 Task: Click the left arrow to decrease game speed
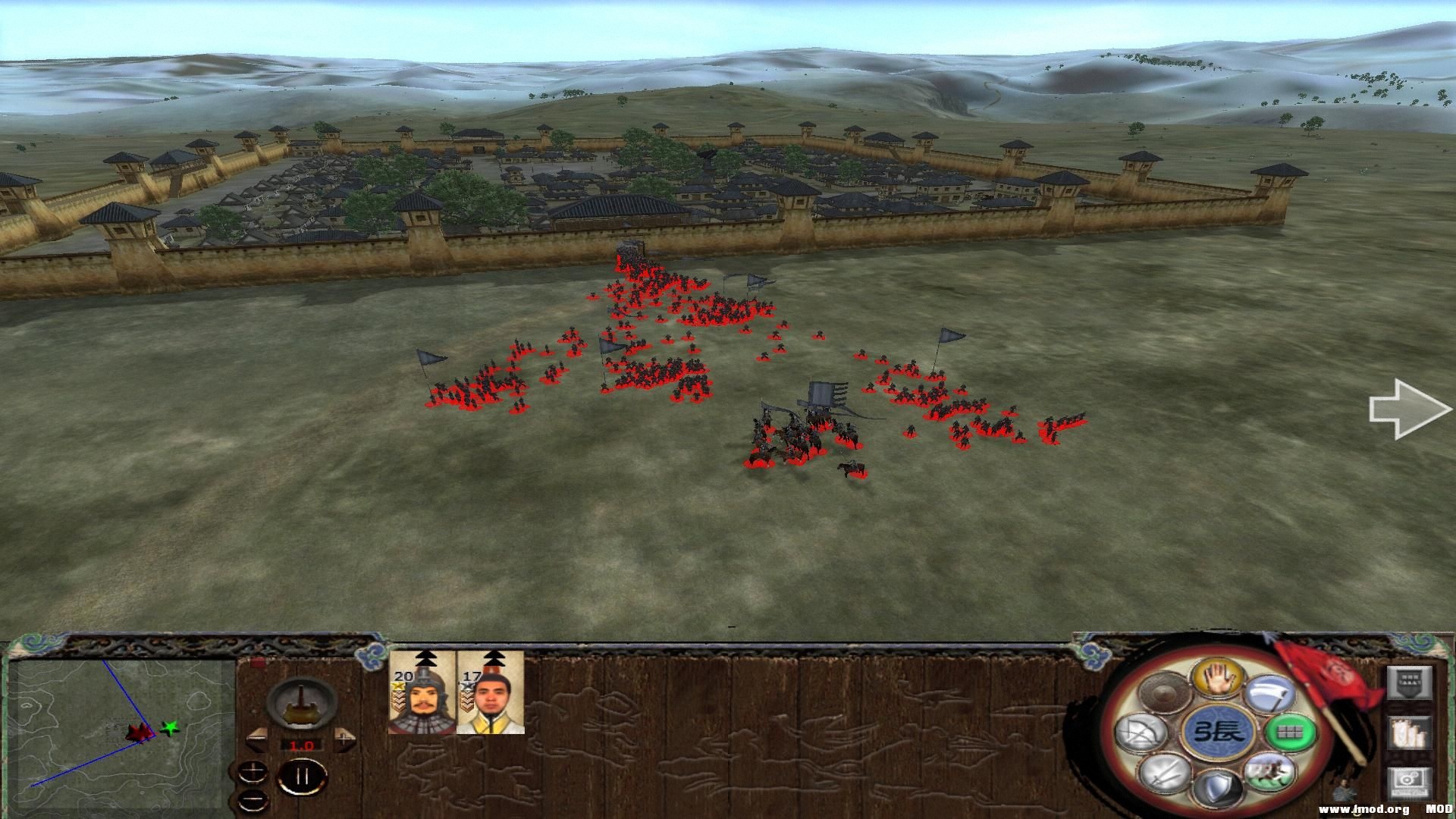(x=257, y=740)
